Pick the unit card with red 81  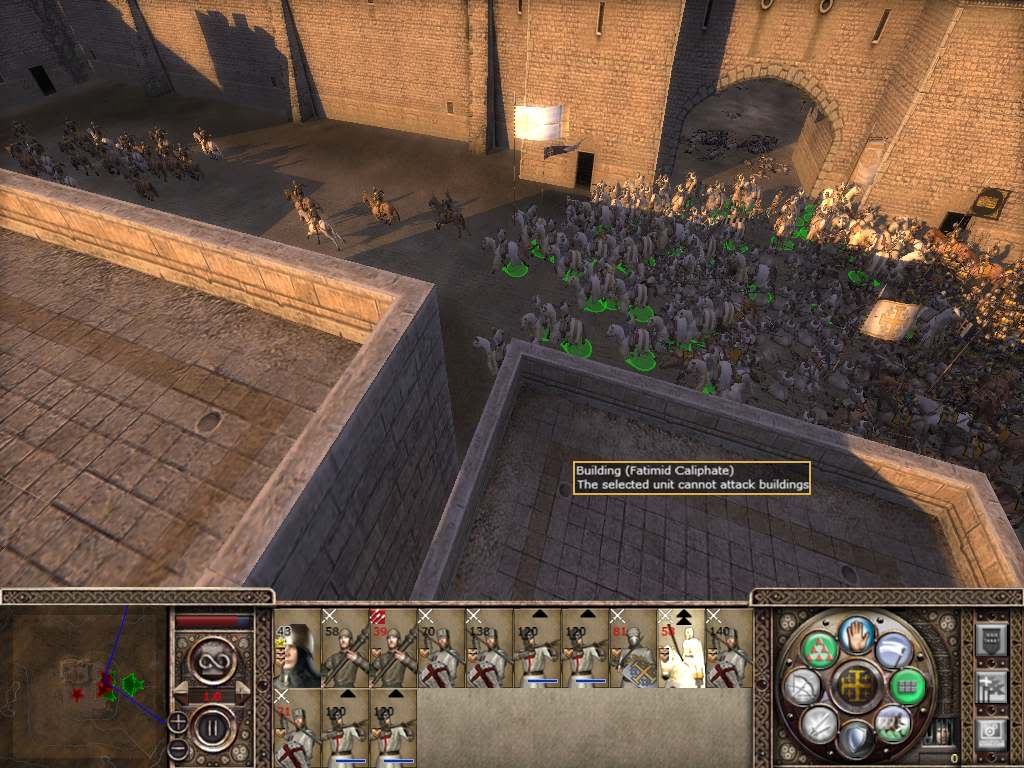[633, 648]
